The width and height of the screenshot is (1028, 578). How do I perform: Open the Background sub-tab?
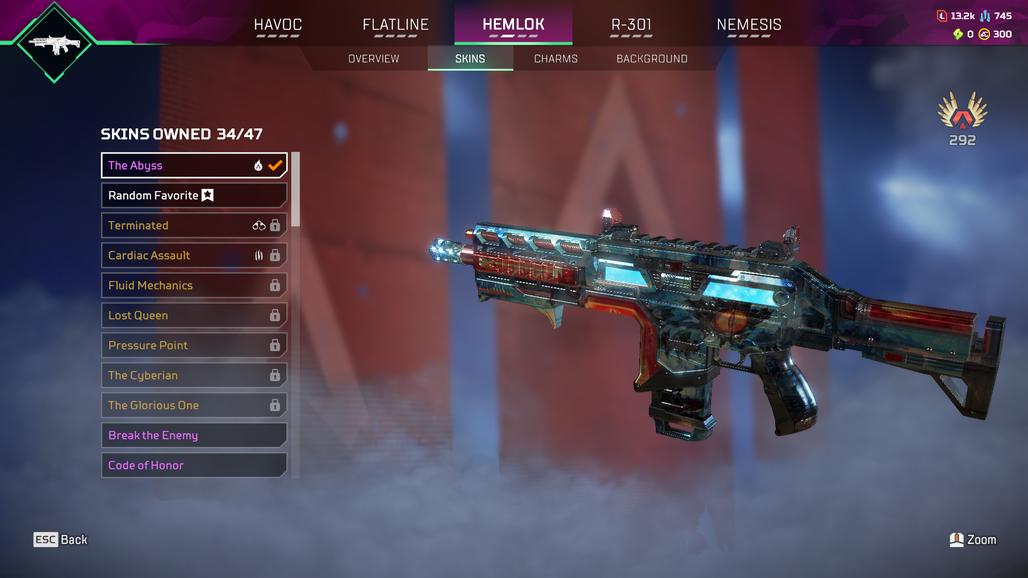pyautogui.click(x=651, y=59)
